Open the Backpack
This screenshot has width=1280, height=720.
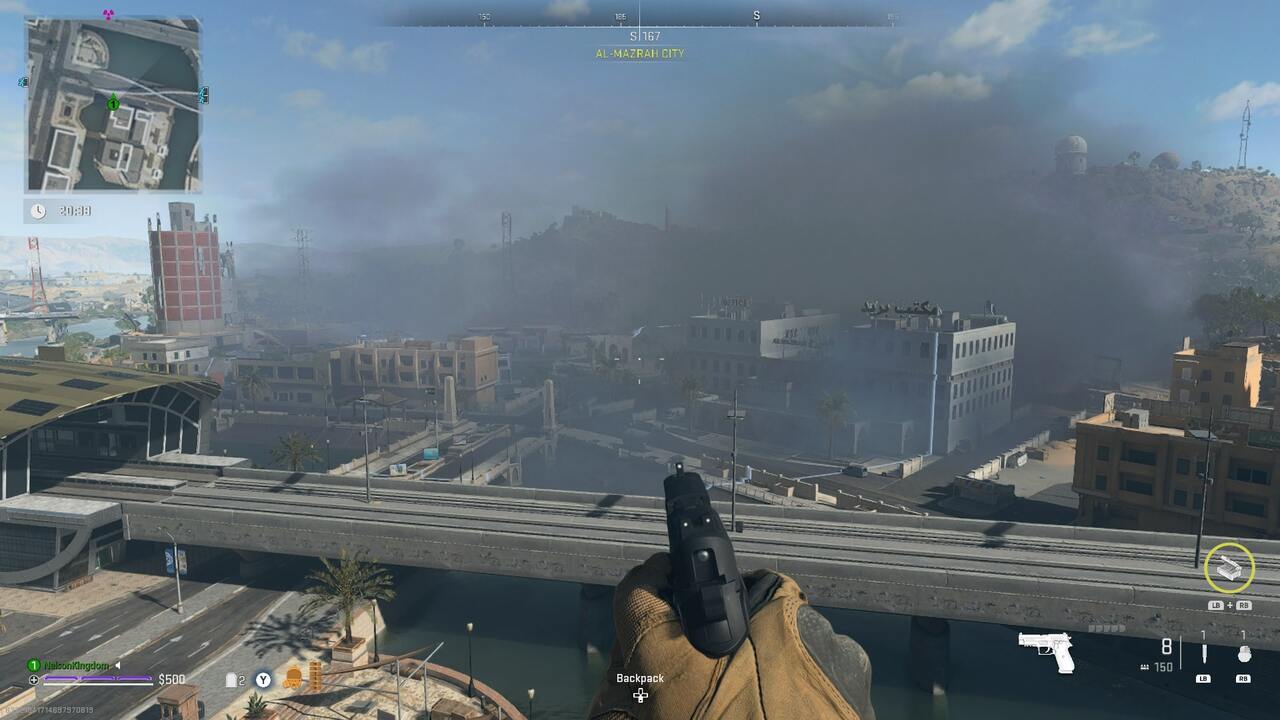point(640,686)
